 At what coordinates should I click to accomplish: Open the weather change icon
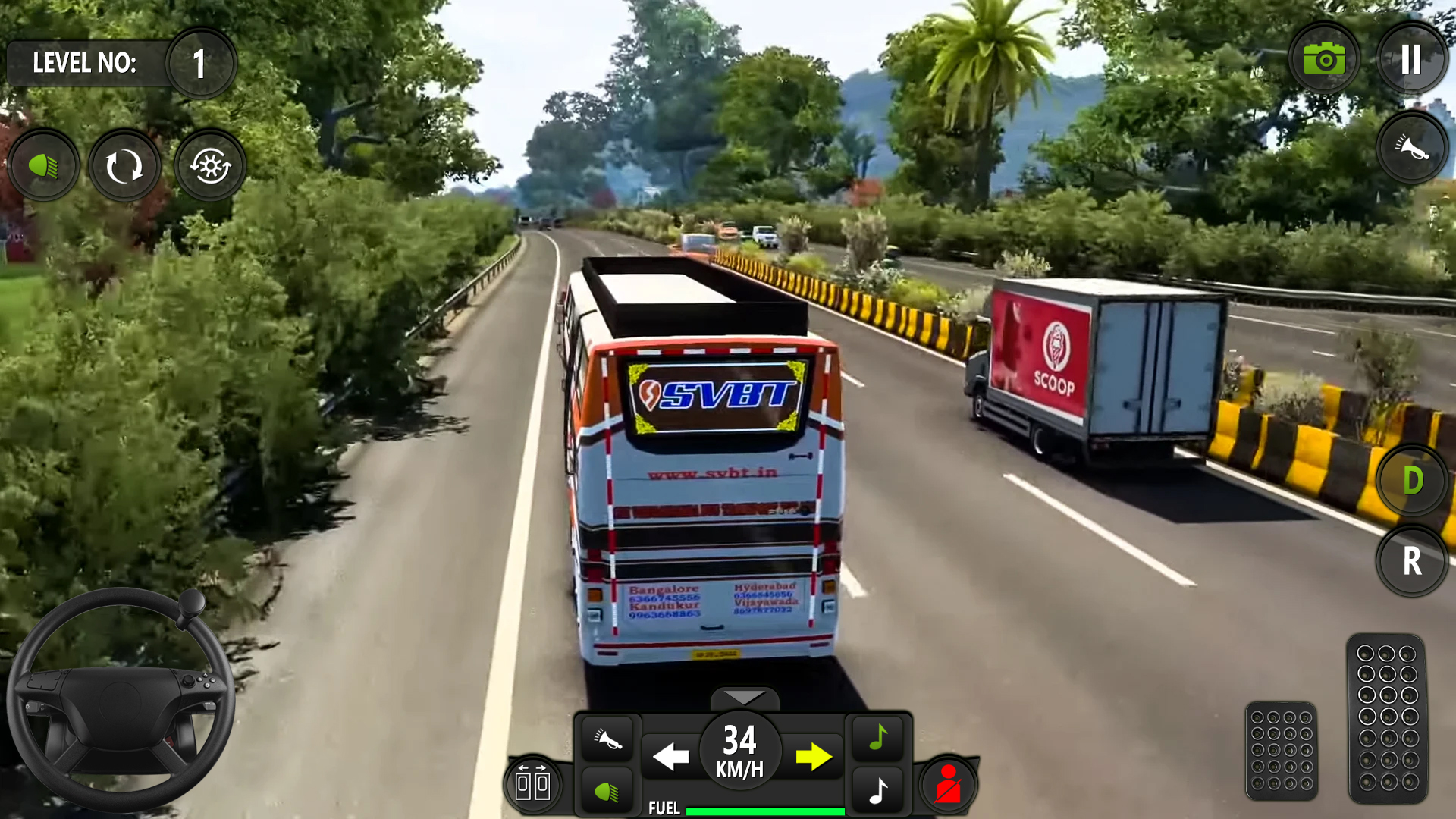pyautogui.click(x=210, y=165)
